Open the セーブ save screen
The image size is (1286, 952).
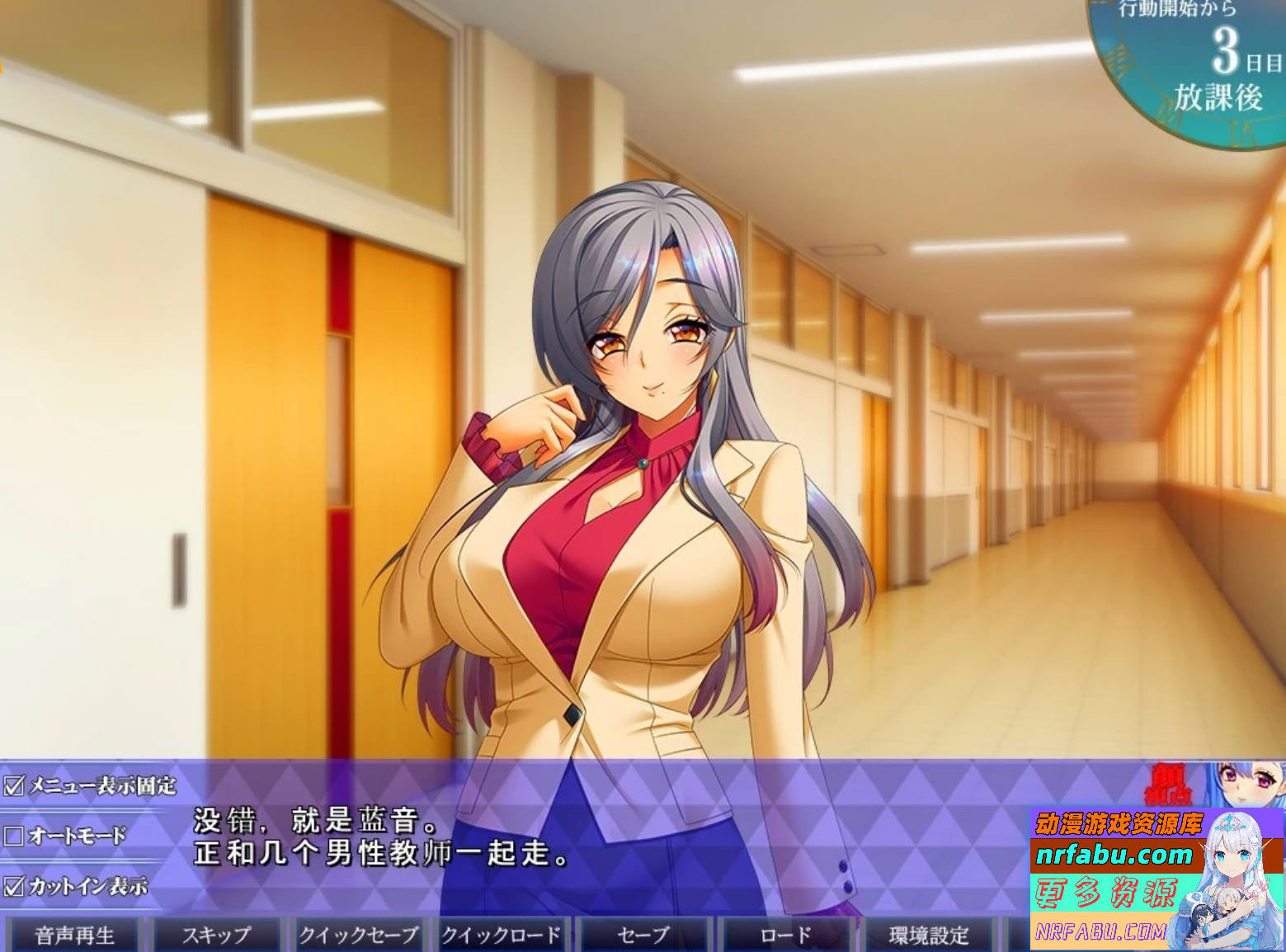[644, 935]
